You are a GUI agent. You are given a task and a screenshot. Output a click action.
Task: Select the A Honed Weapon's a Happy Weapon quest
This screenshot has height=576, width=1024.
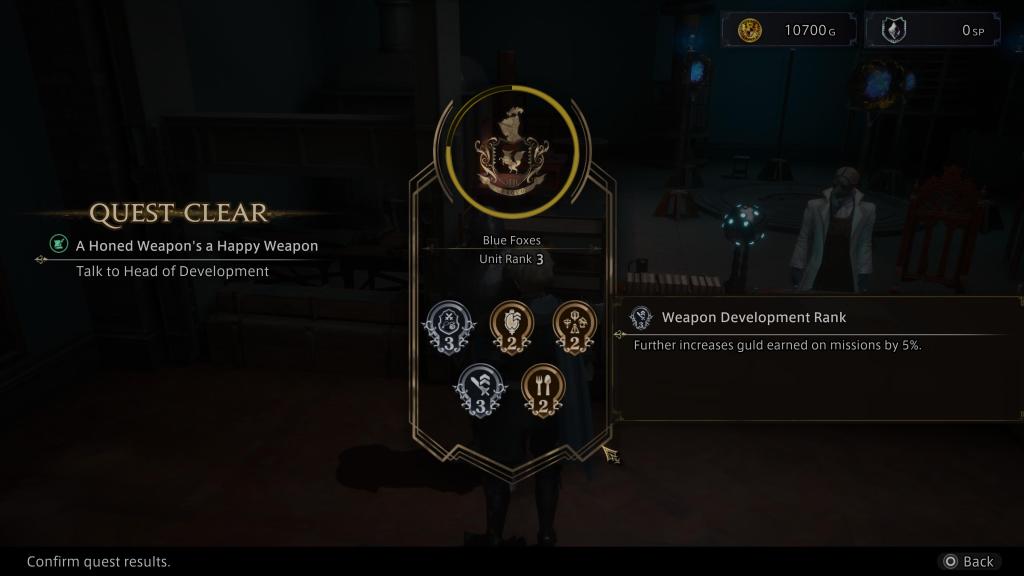point(197,245)
